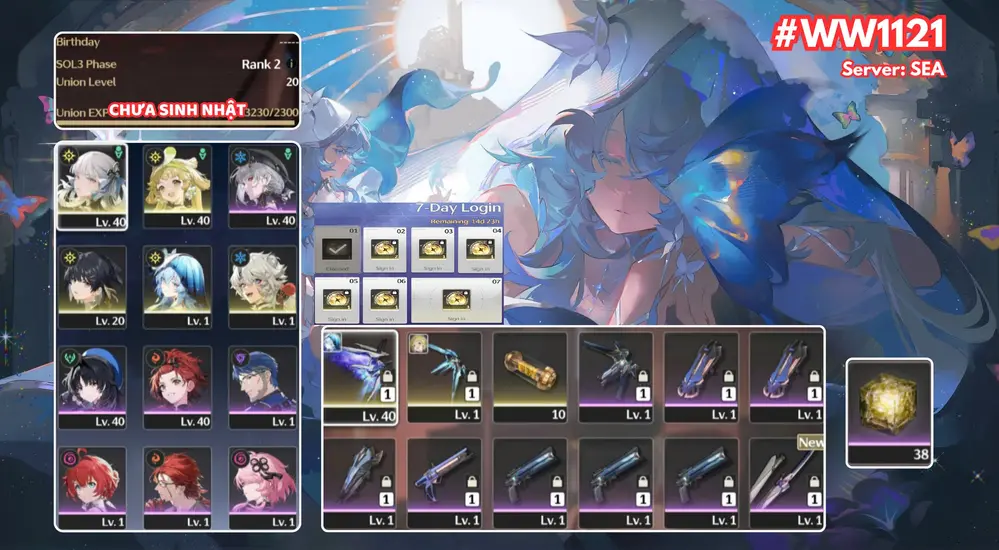Screen dimensions: 999x550
Task: Select the grey-haired Lv. 40 character in black hat
Action: (262, 186)
